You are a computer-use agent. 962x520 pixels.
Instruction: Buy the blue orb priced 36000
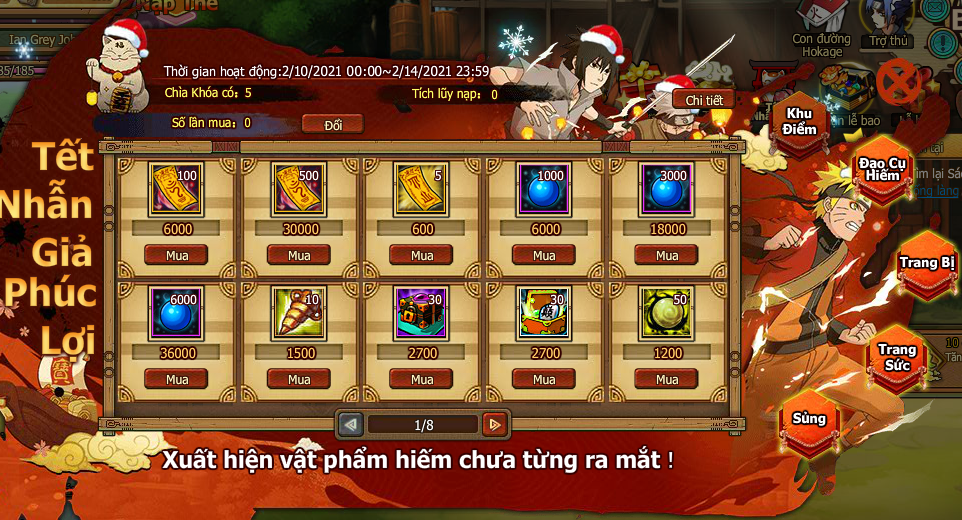[177, 379]
